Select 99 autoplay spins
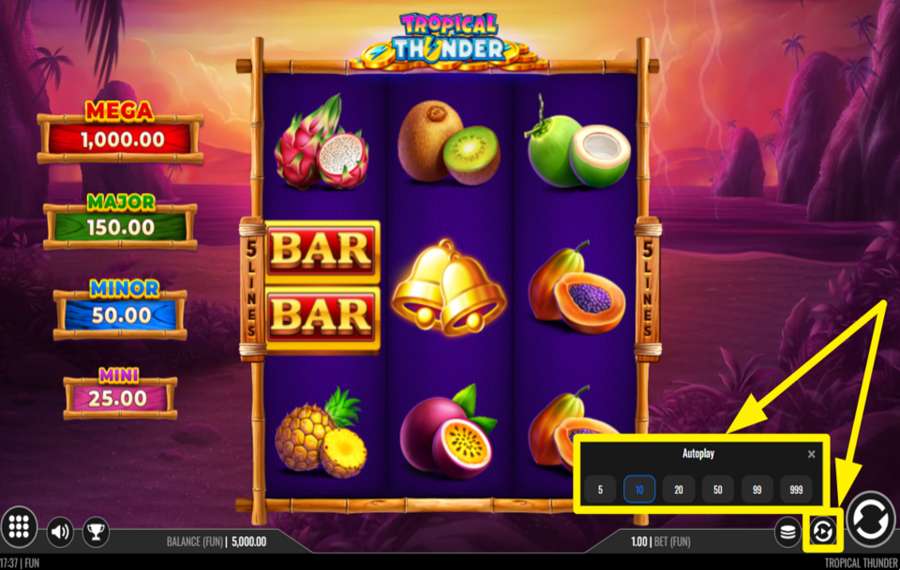Viewport: 900px width, 570px height. tap(756, 489)
